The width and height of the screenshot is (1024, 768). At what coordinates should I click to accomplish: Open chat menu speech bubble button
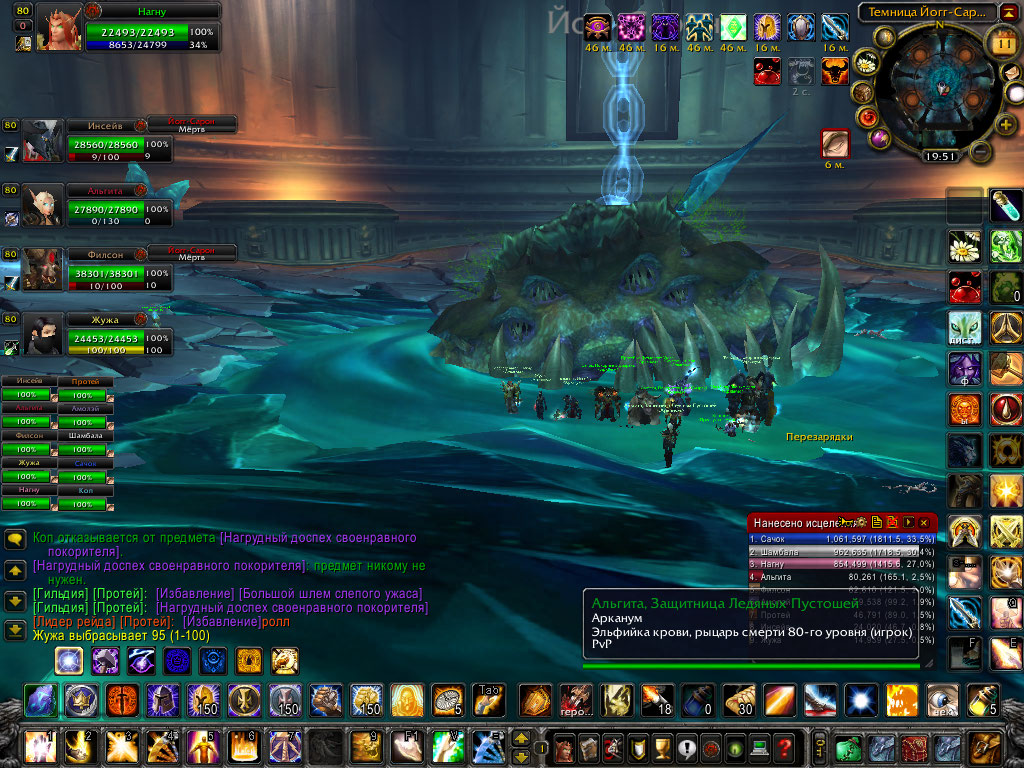coord(15,540)
